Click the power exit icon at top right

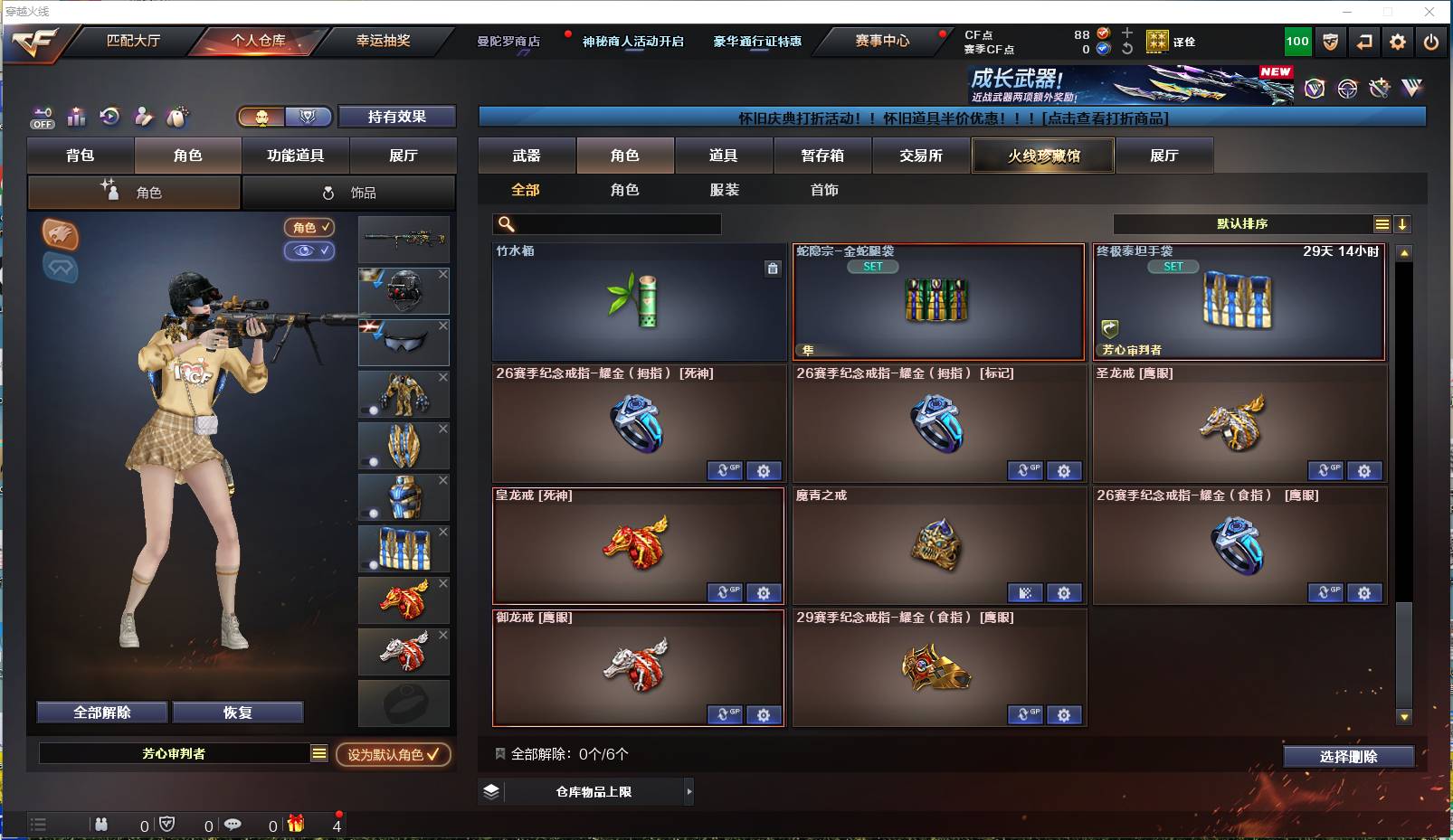[1431, 42]
